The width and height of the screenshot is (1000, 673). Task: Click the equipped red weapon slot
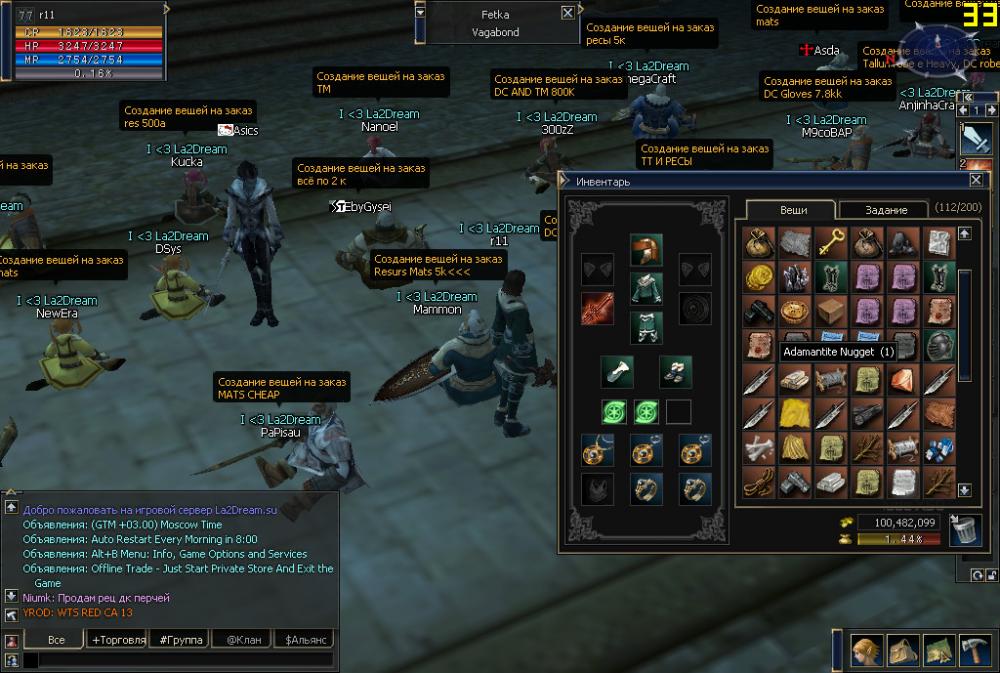pos(597,308)
